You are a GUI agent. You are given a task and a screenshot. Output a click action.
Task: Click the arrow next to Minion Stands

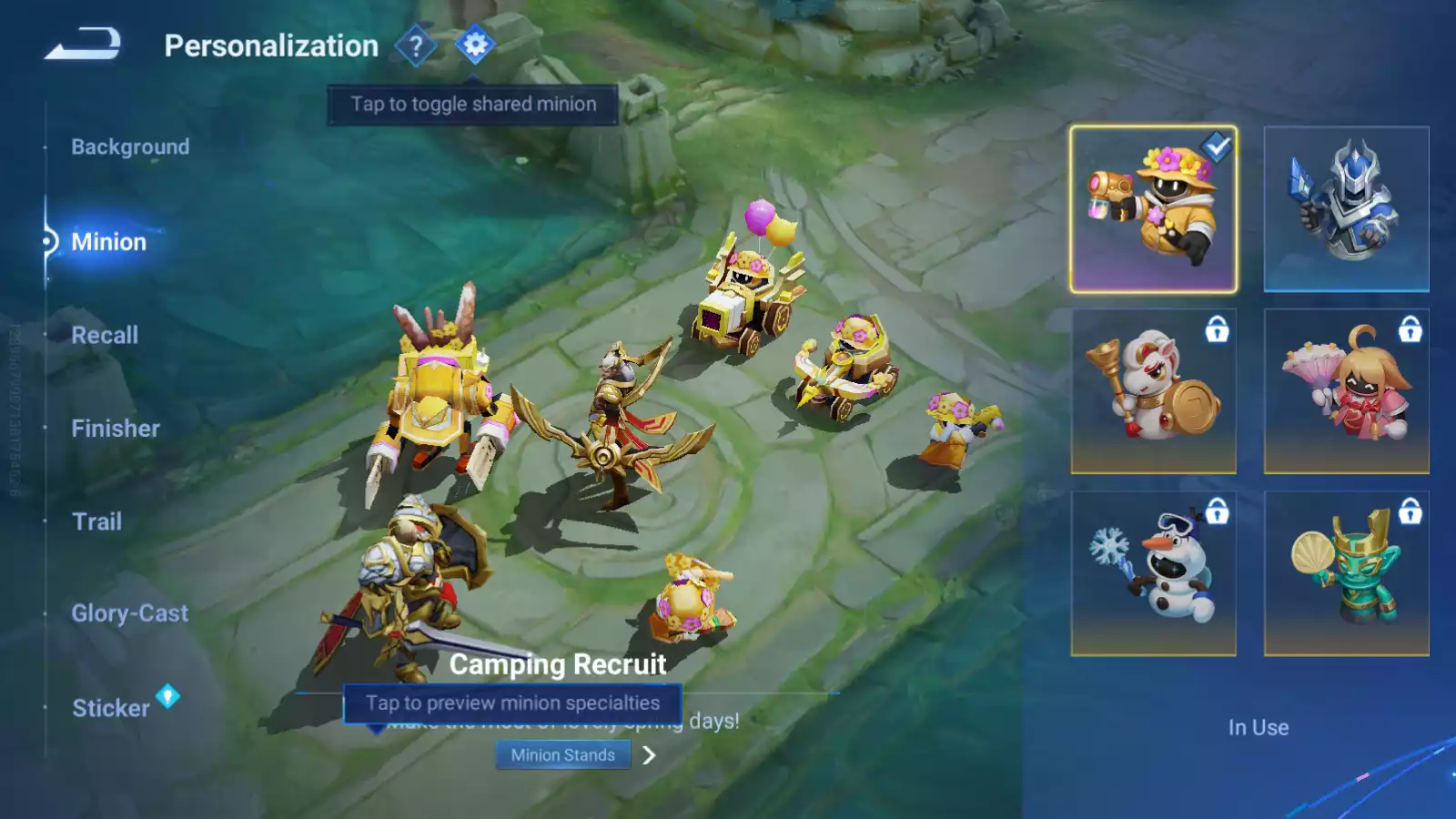pyautogui.click(x=649, y=755)
